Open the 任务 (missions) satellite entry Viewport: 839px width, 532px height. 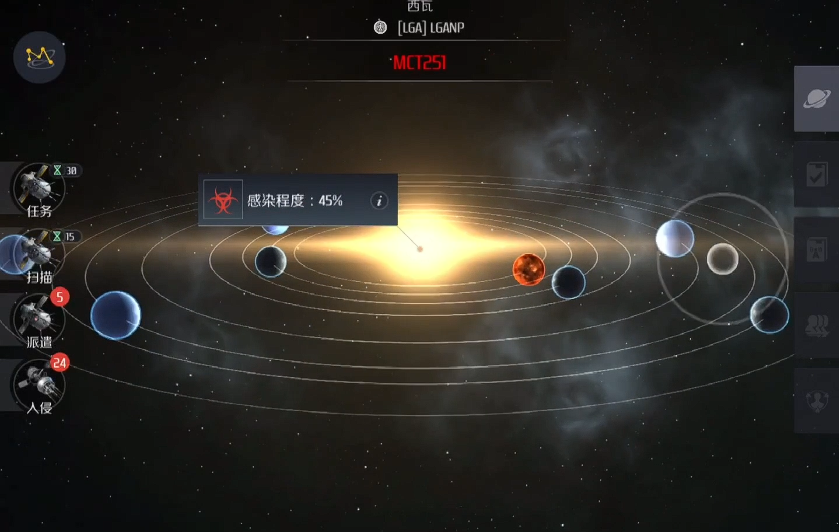click(39, 189)
